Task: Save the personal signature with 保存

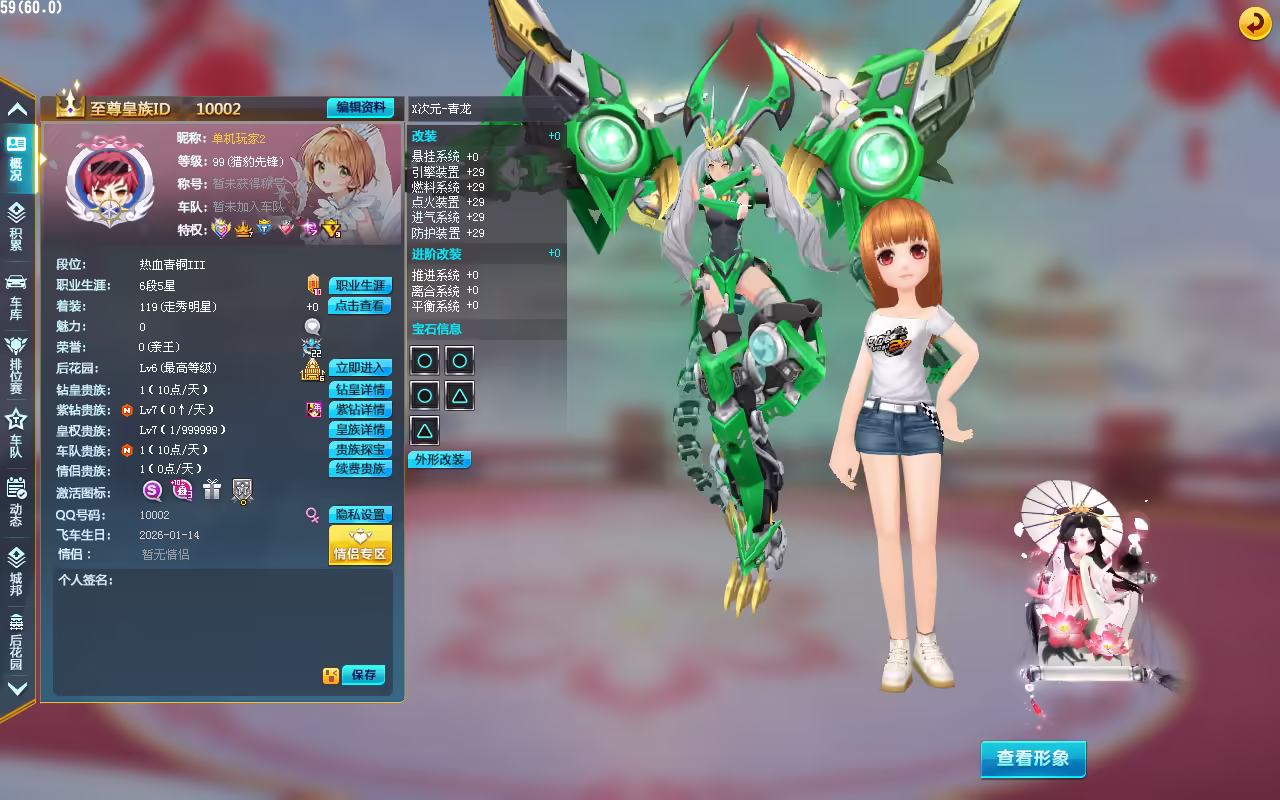Action: [364, 675]
